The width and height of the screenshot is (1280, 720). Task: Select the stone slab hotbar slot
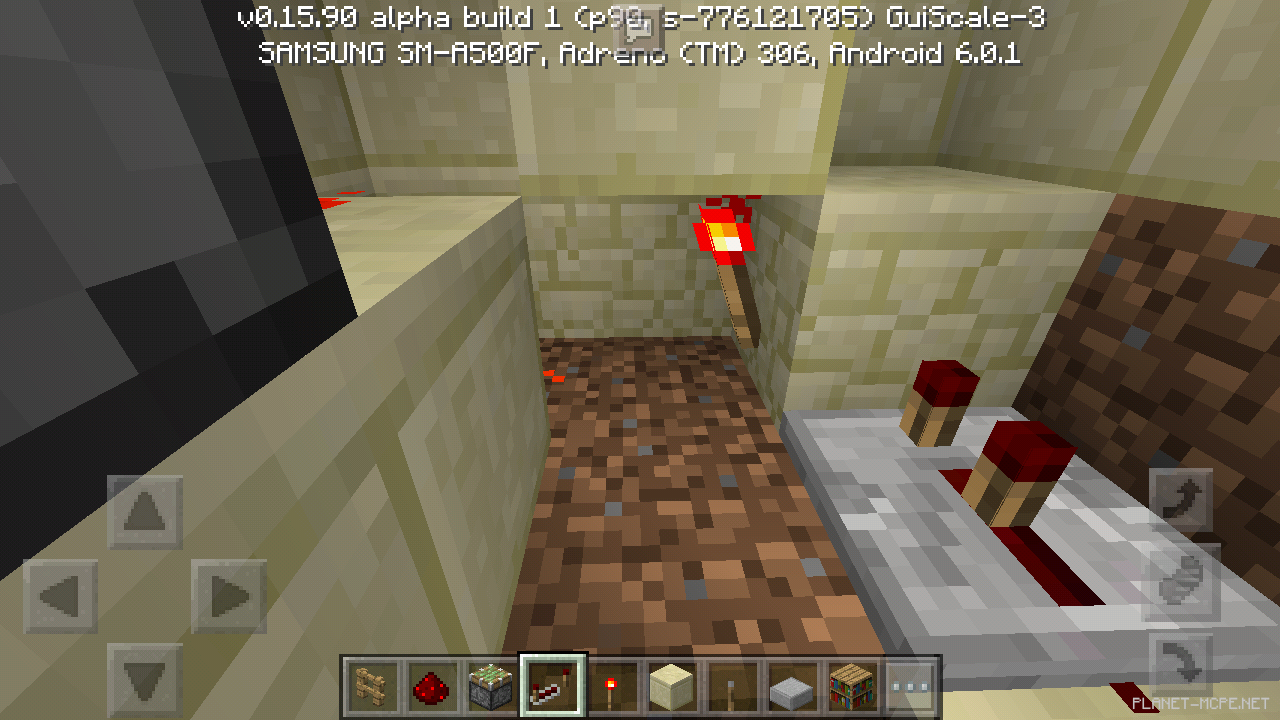click(x=790, y=686)
